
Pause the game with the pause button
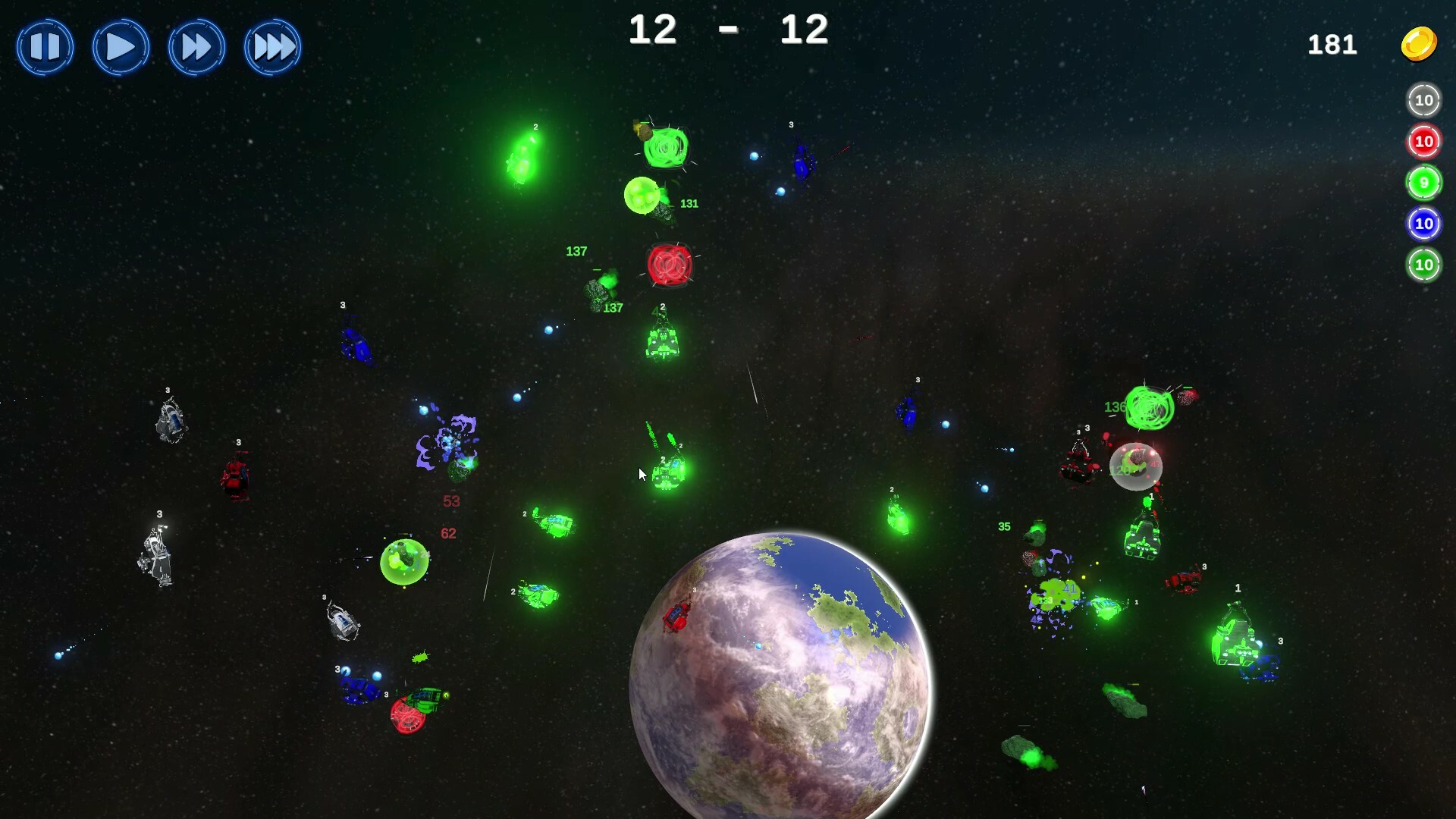tap(45, 47)
